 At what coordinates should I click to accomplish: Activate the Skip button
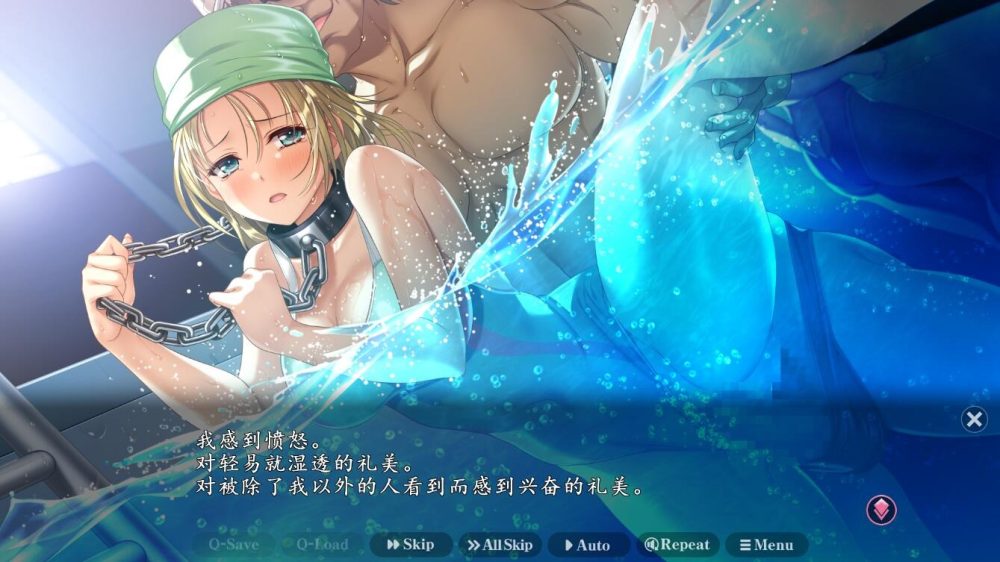click(x=411, y=545)
